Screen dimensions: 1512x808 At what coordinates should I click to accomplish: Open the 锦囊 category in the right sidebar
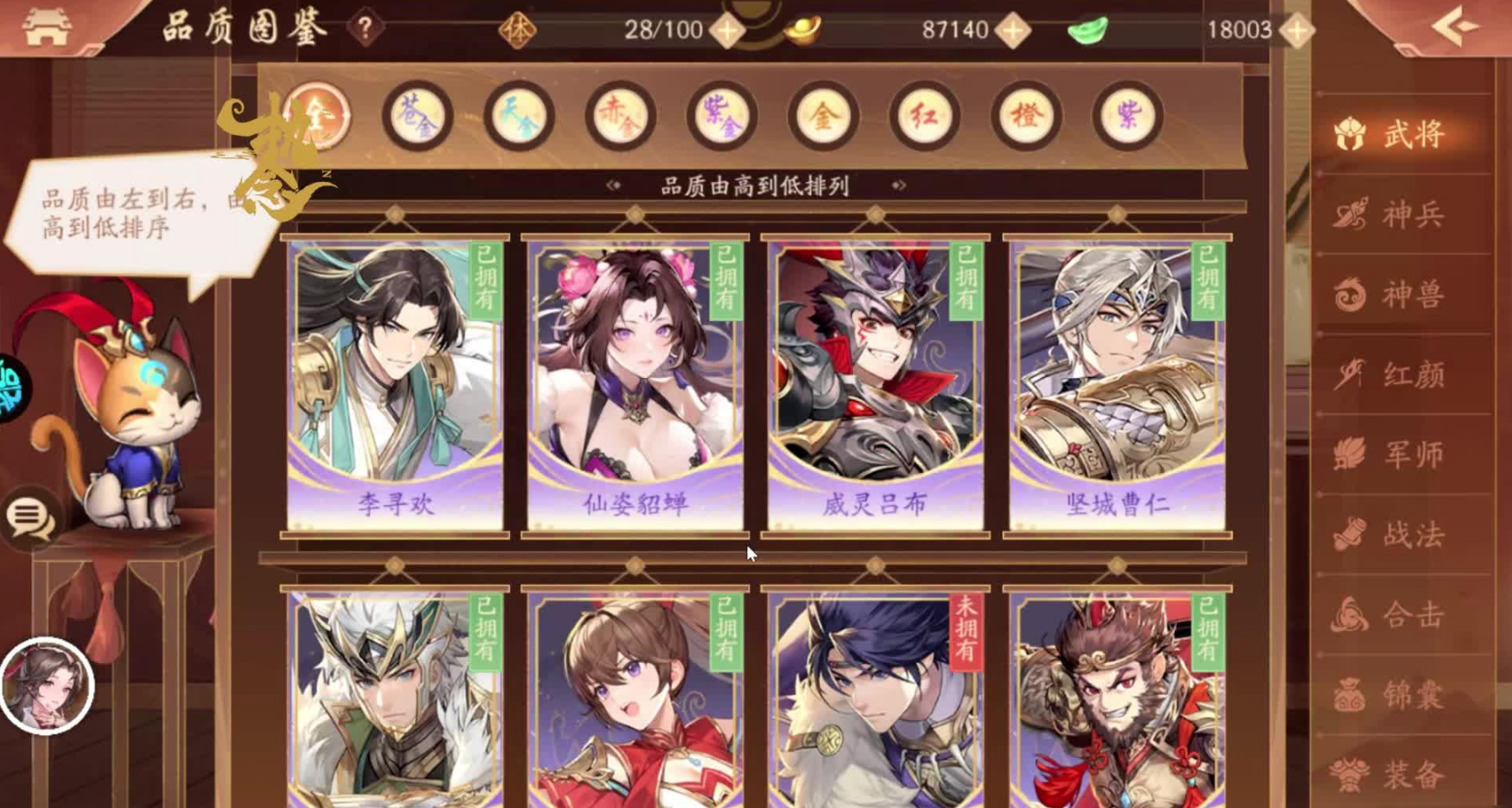1401,695
